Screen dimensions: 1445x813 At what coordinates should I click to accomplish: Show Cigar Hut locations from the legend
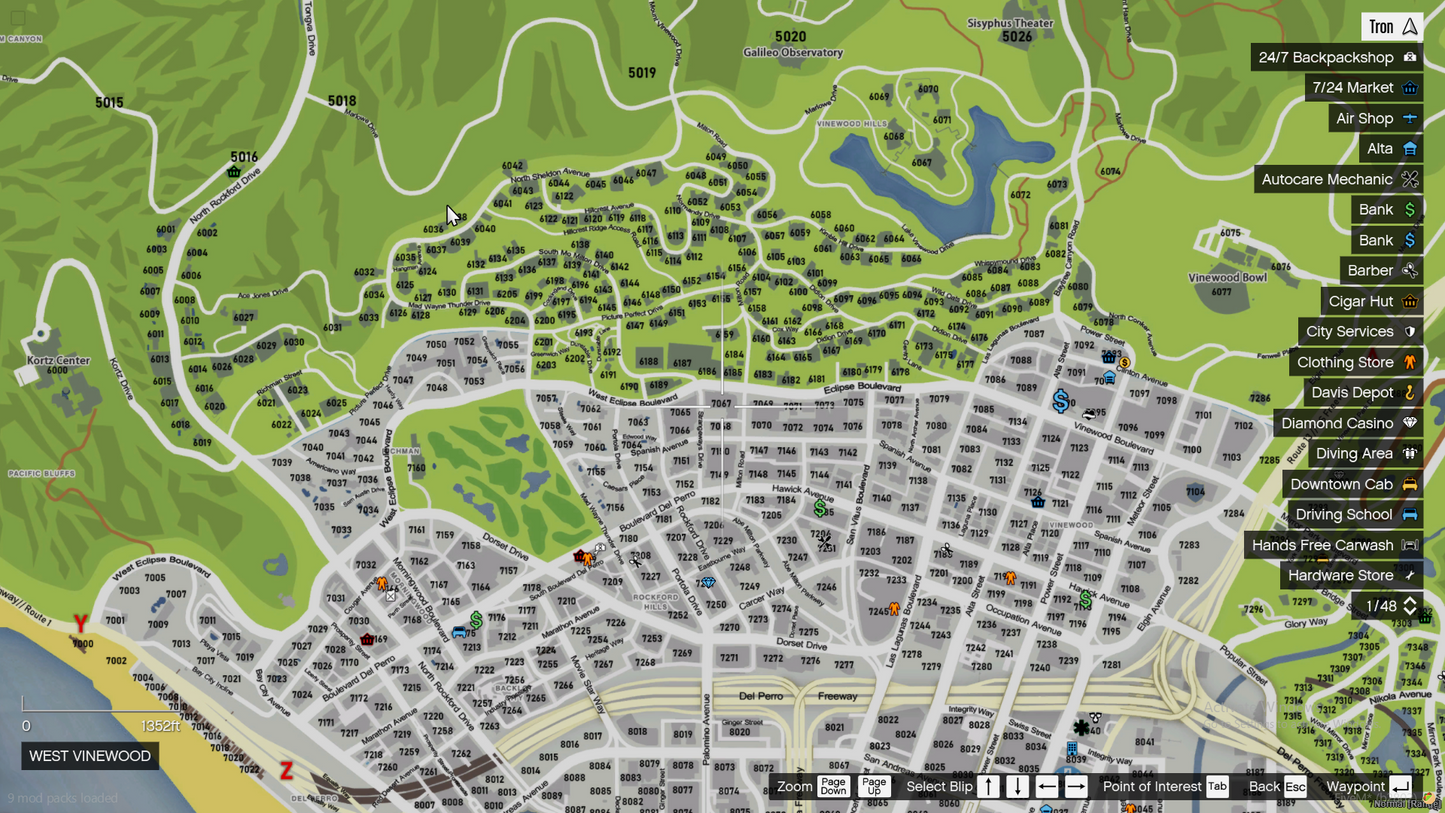[1372, 301]
